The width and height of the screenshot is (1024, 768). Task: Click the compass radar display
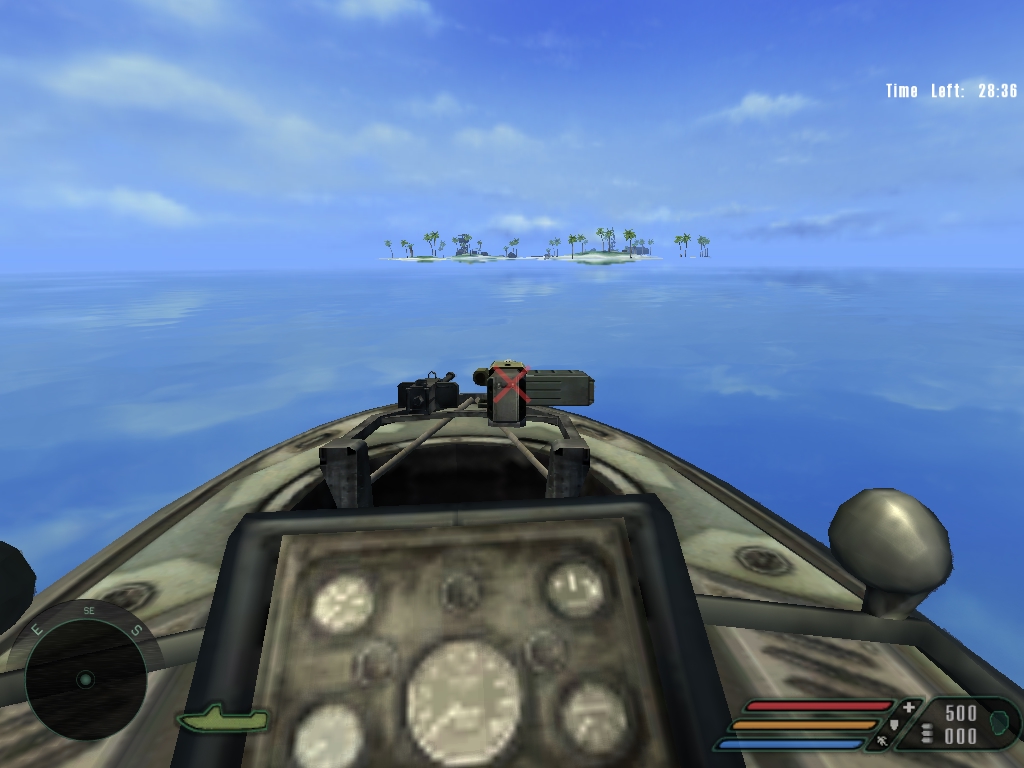(x=85, y=677)
